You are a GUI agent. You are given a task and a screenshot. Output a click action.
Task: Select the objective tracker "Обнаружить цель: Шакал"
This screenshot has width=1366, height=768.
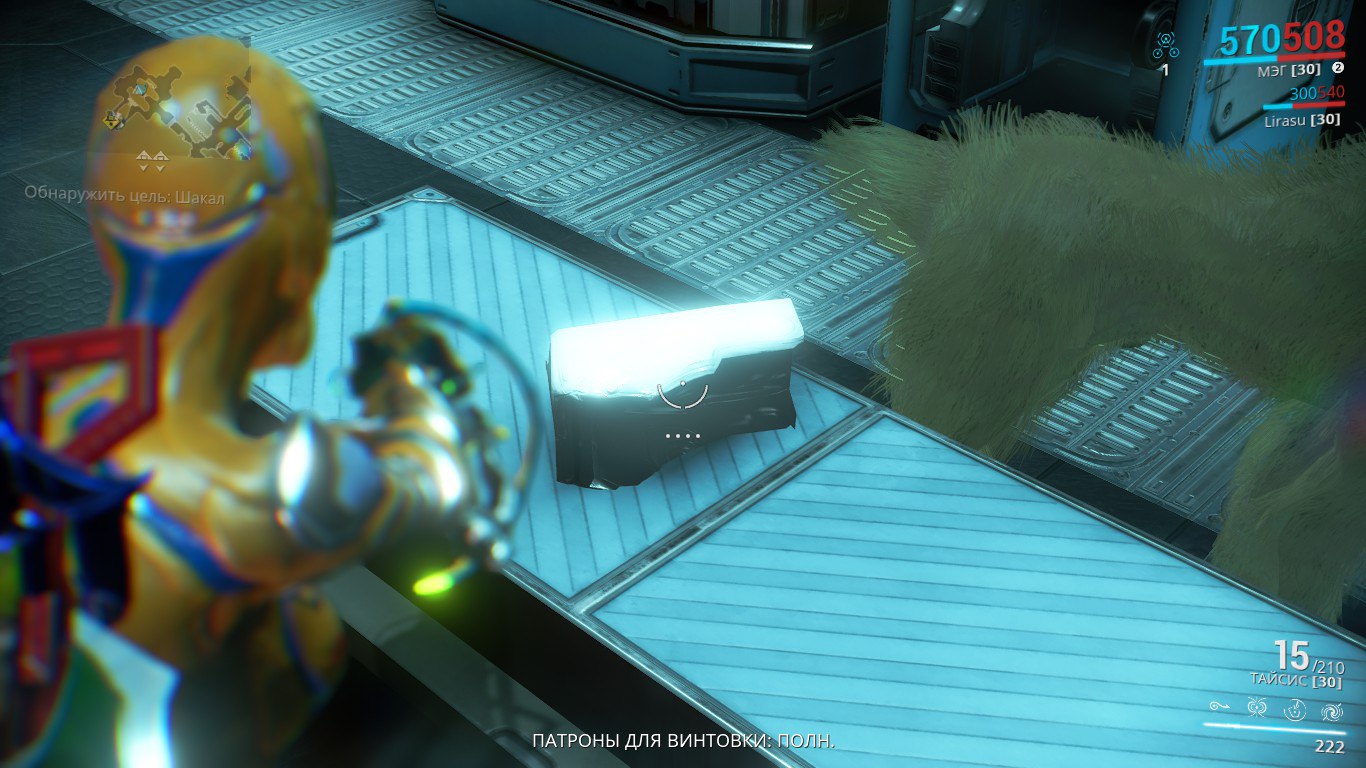[125, 197]
